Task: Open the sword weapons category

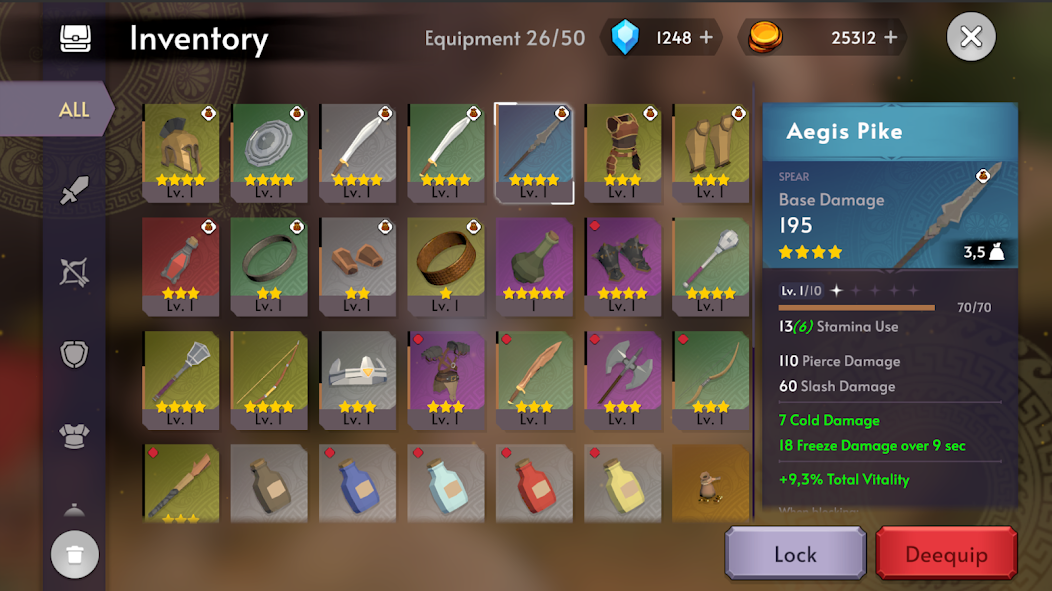Action: tap(74, 190)
